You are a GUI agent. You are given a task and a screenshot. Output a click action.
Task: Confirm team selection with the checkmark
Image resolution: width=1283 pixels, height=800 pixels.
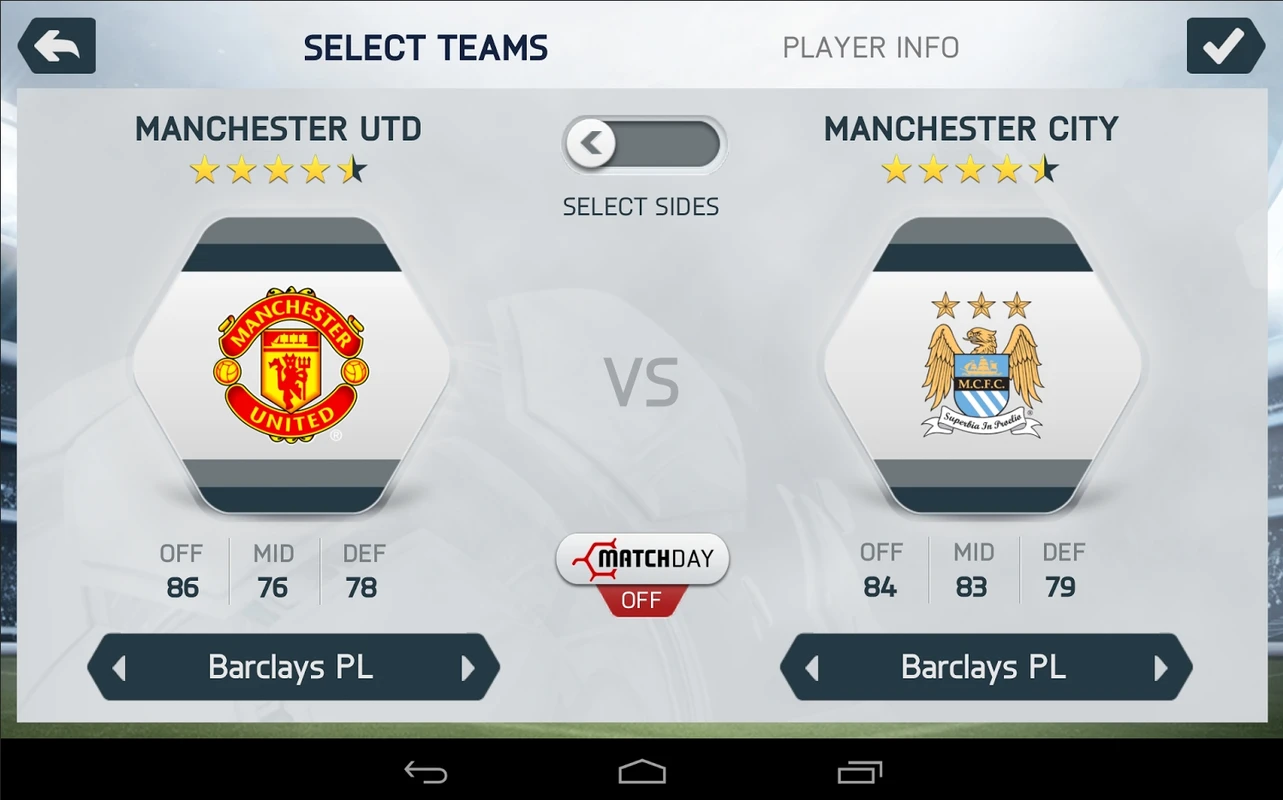pos(1225,45)
